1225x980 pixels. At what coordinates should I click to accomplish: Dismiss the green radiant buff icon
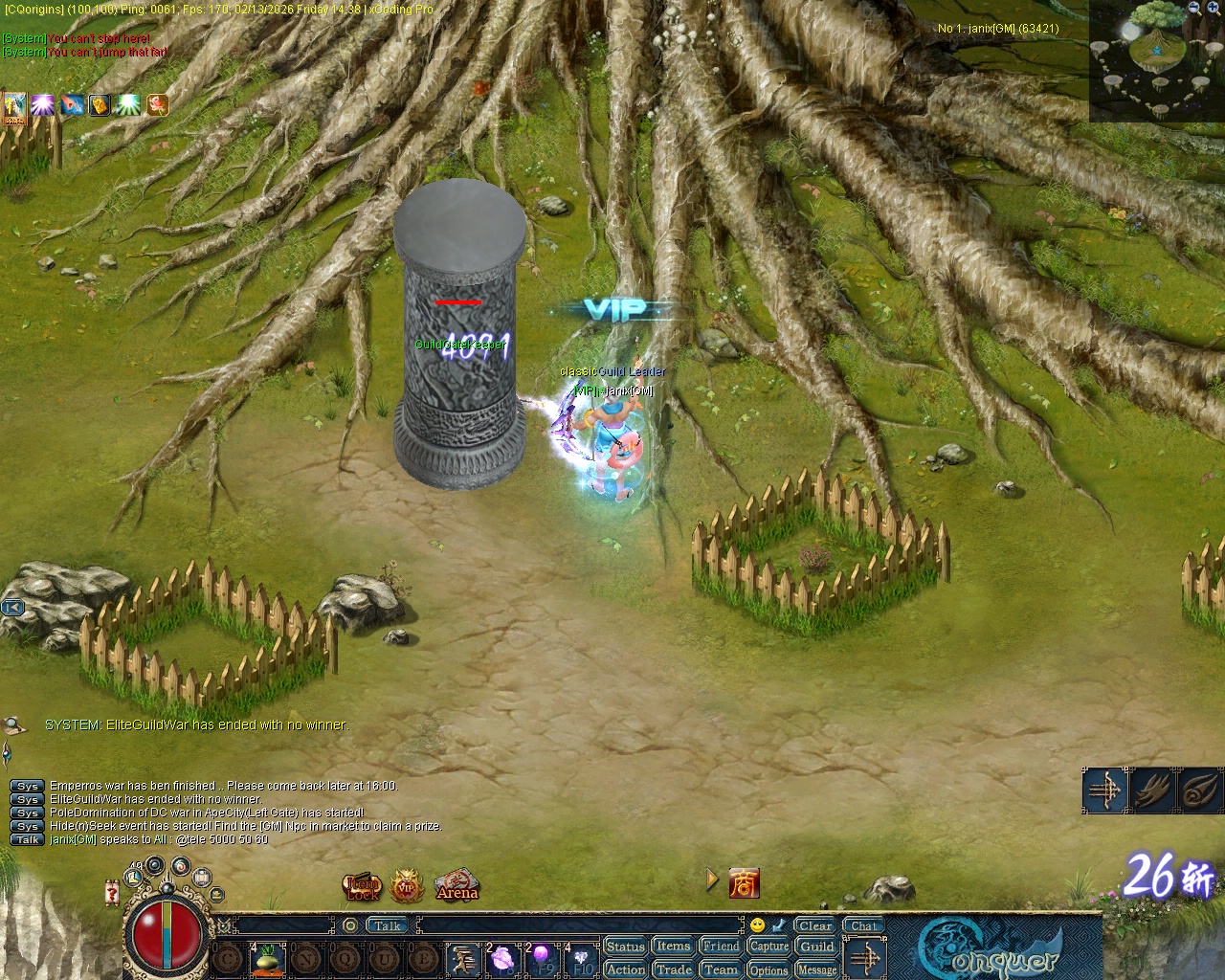129,105
